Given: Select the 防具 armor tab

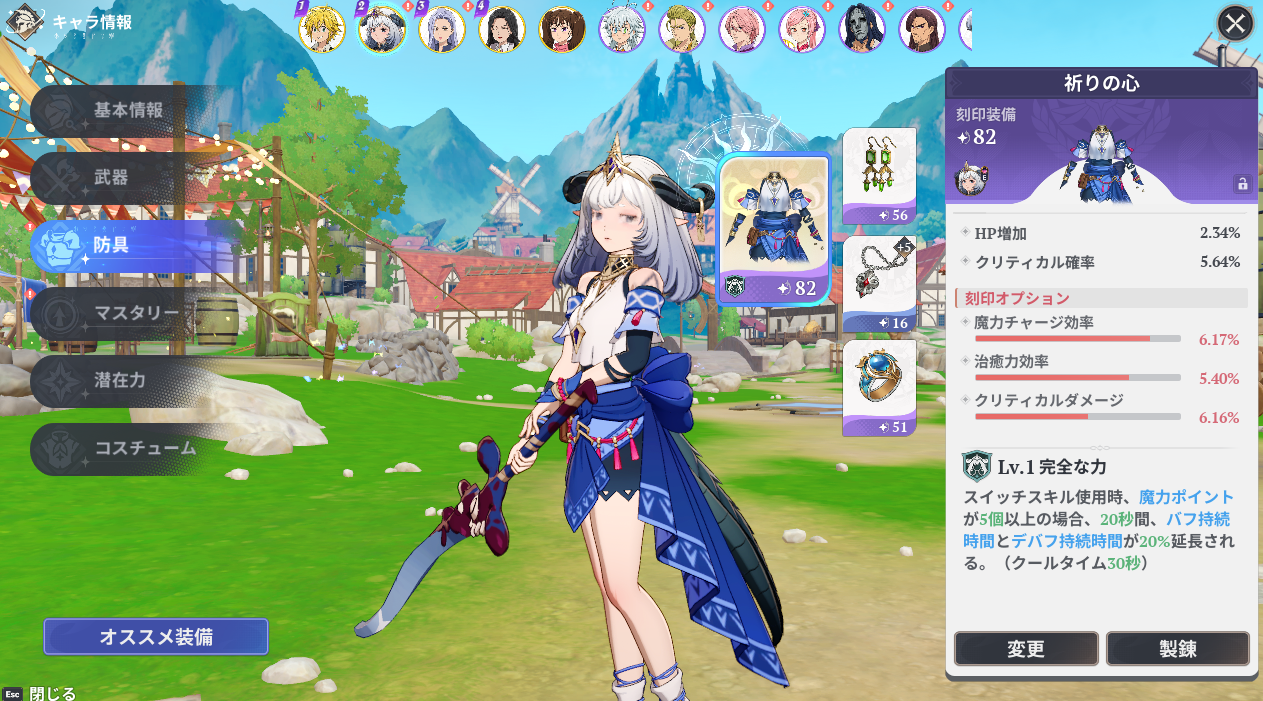Looking at the screenshot, I should [x=112, y=246].
